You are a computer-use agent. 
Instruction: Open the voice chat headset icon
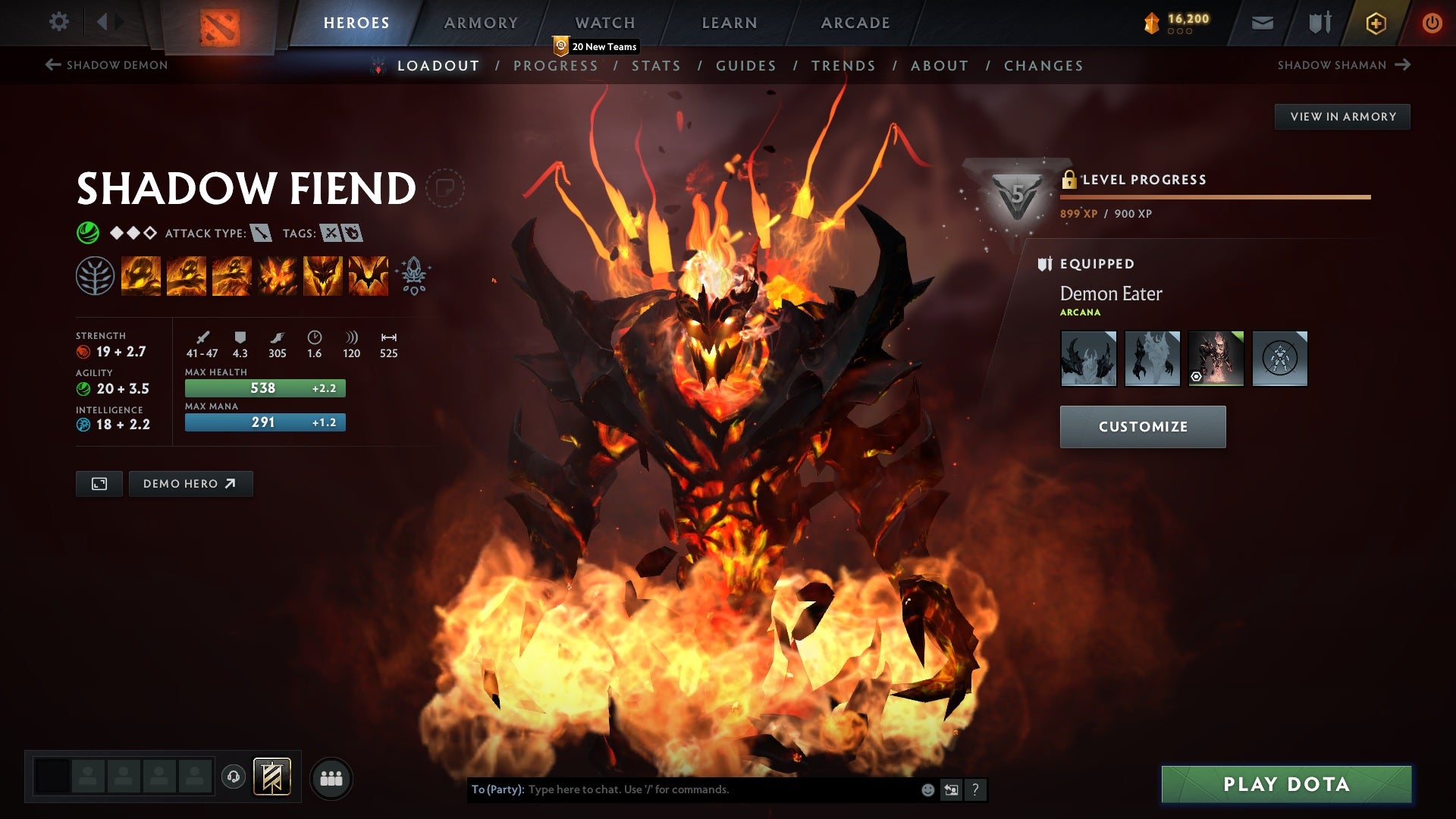click(233, 777)
